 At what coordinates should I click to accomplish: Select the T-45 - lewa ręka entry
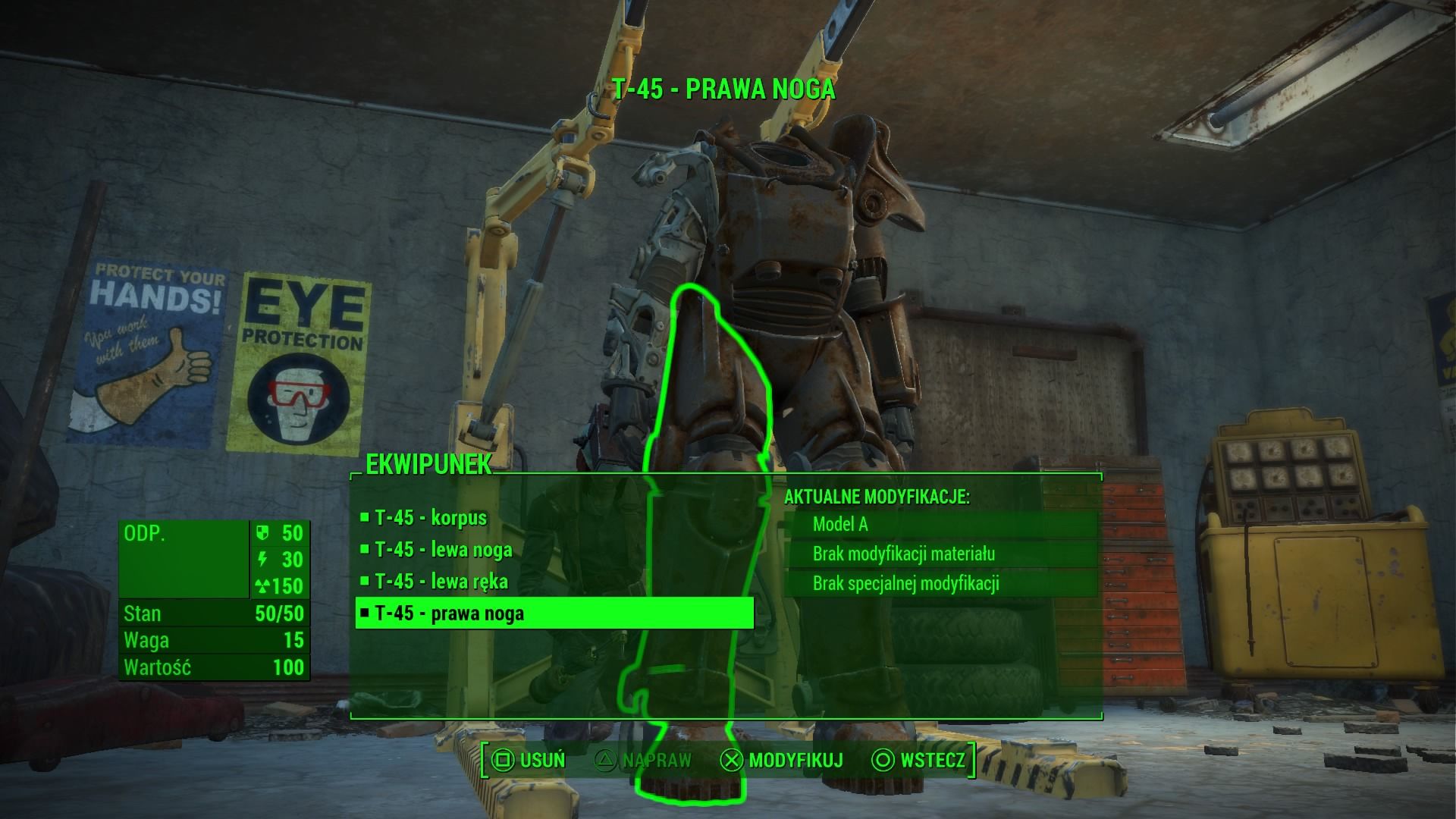coord(444,581)
